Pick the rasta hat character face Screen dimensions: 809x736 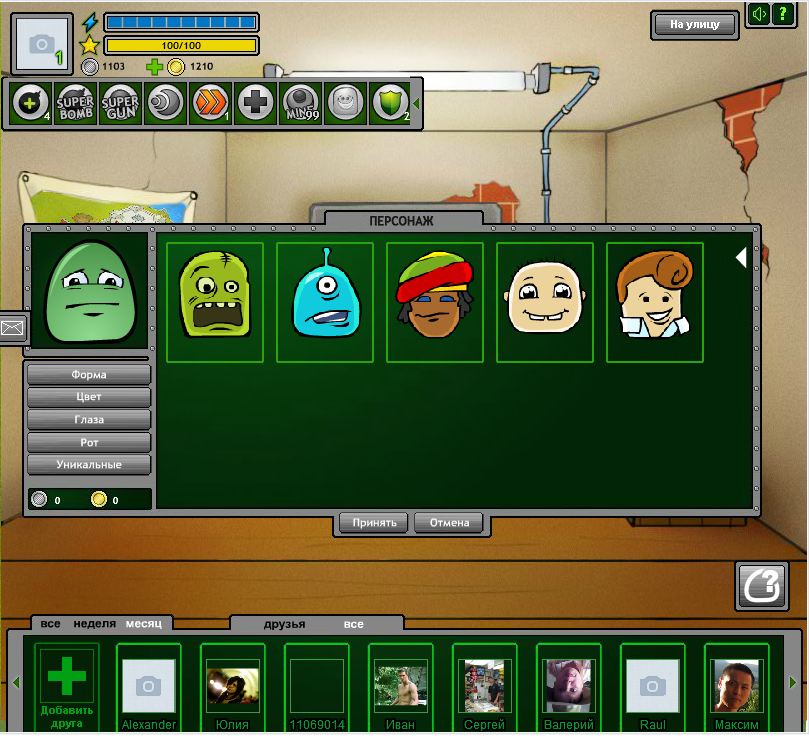(x=434, y=301)
